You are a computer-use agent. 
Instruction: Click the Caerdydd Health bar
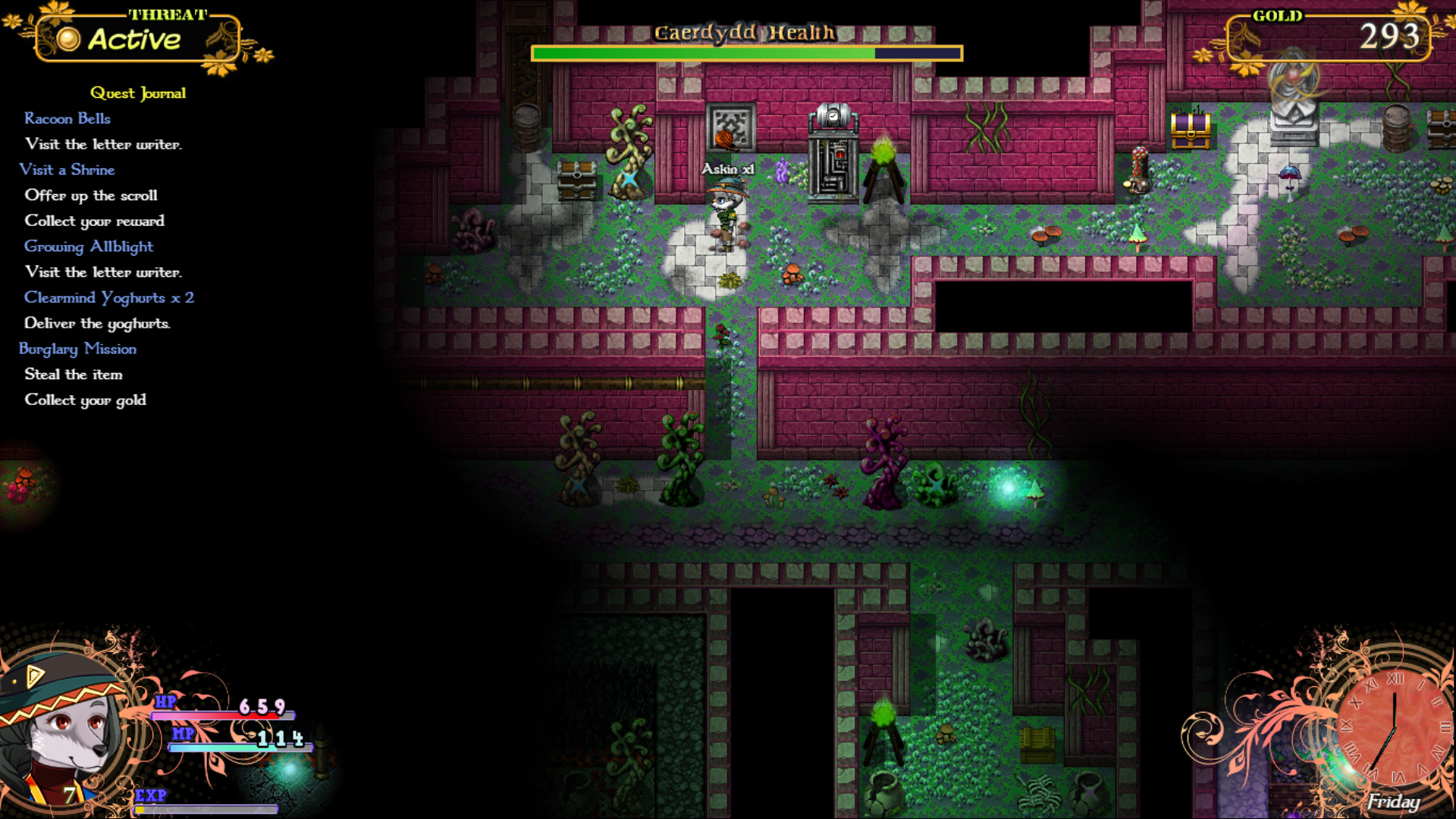point(747,53)
